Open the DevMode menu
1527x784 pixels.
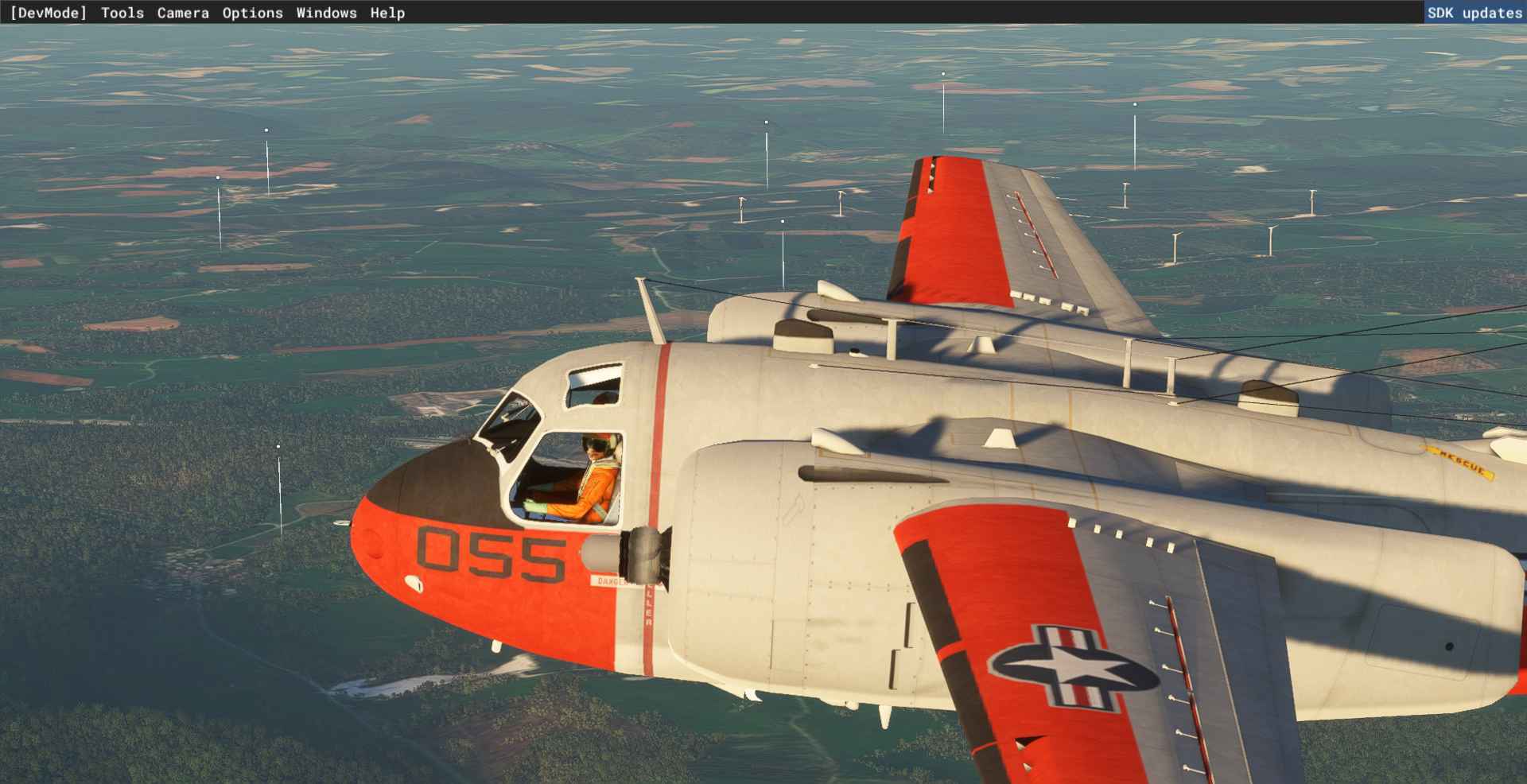[x=49, y=13]
